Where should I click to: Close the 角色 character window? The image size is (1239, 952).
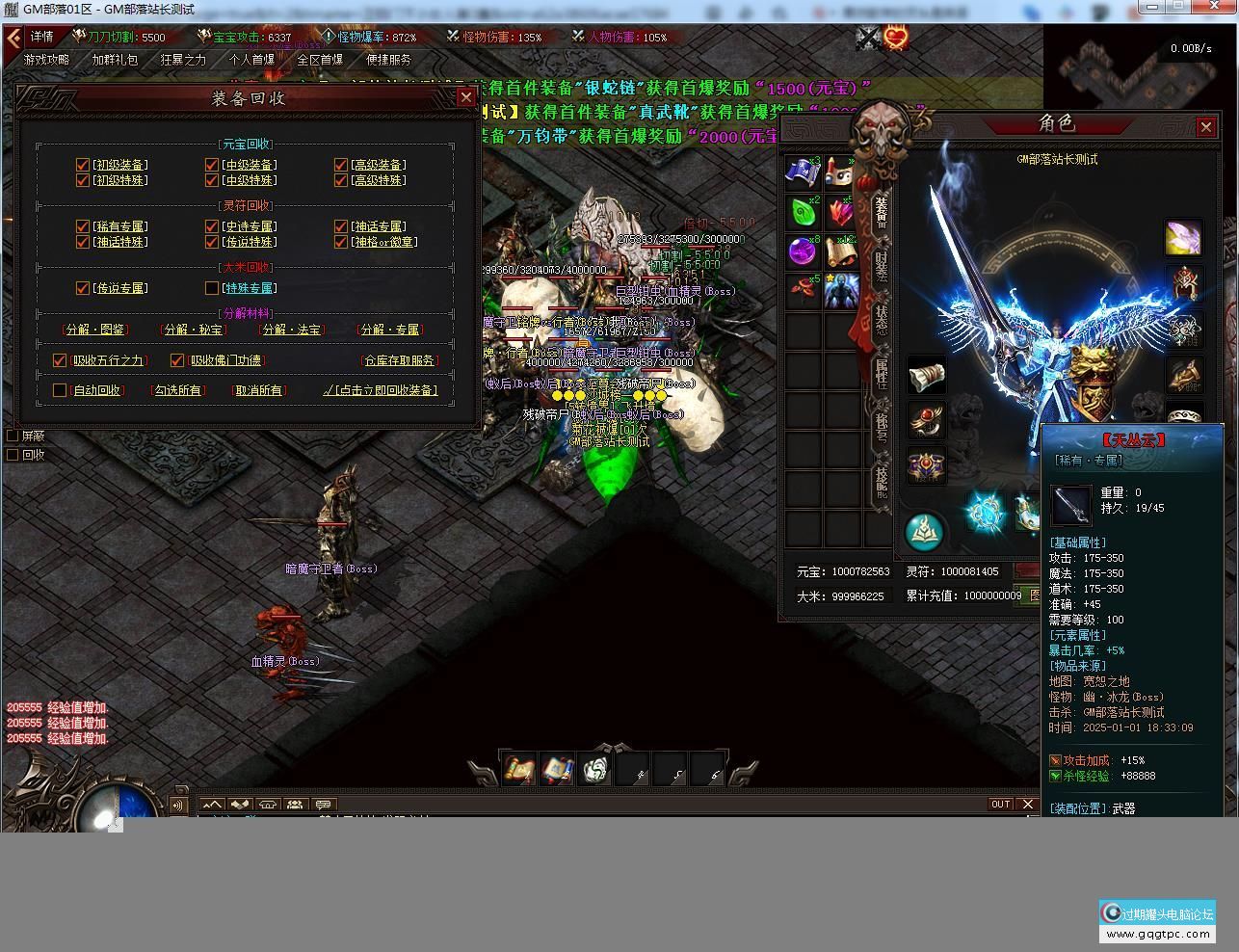1205,127
